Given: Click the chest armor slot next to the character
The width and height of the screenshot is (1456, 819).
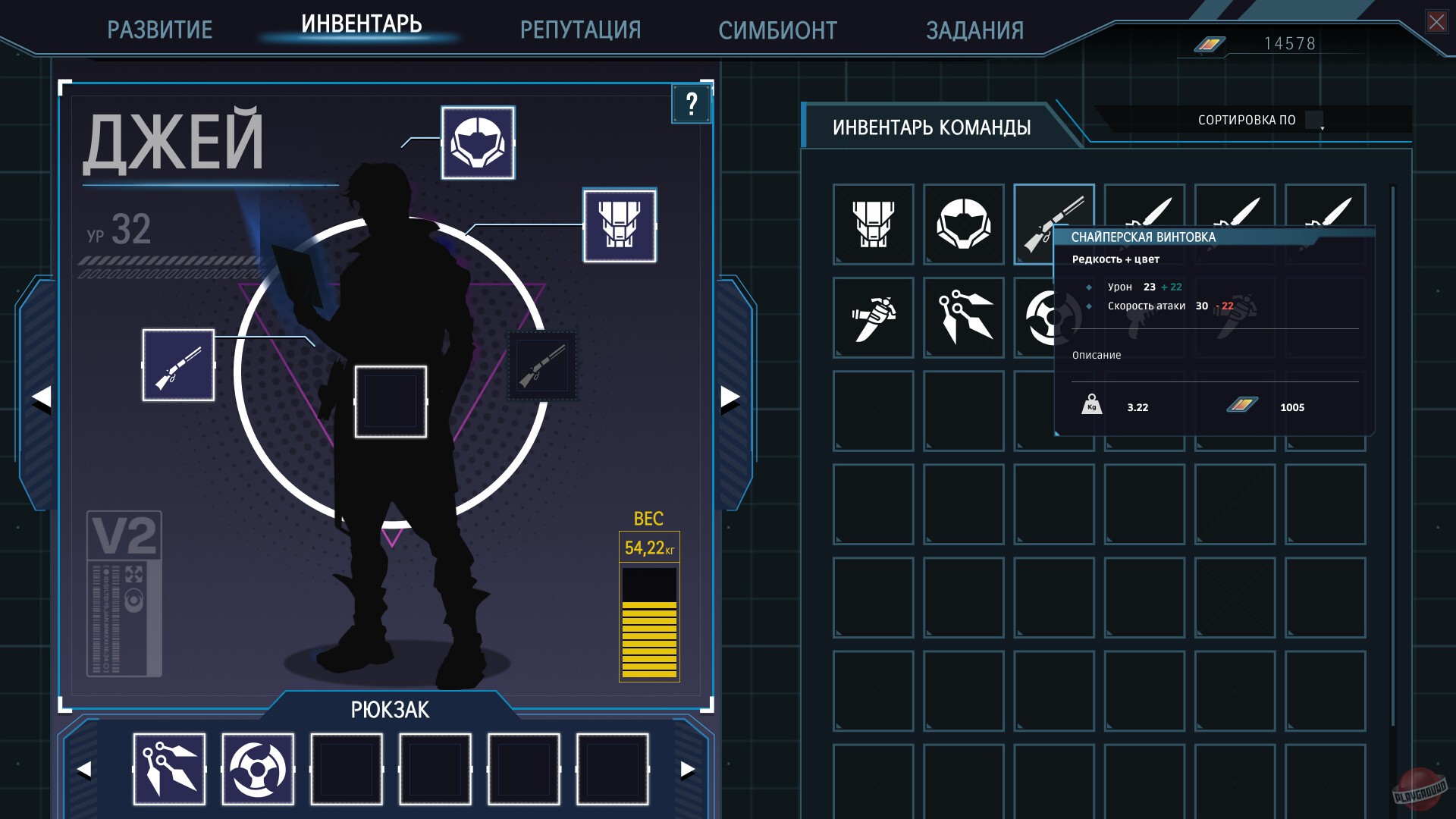Looking at the screenshot, I should tap(619, 227).
